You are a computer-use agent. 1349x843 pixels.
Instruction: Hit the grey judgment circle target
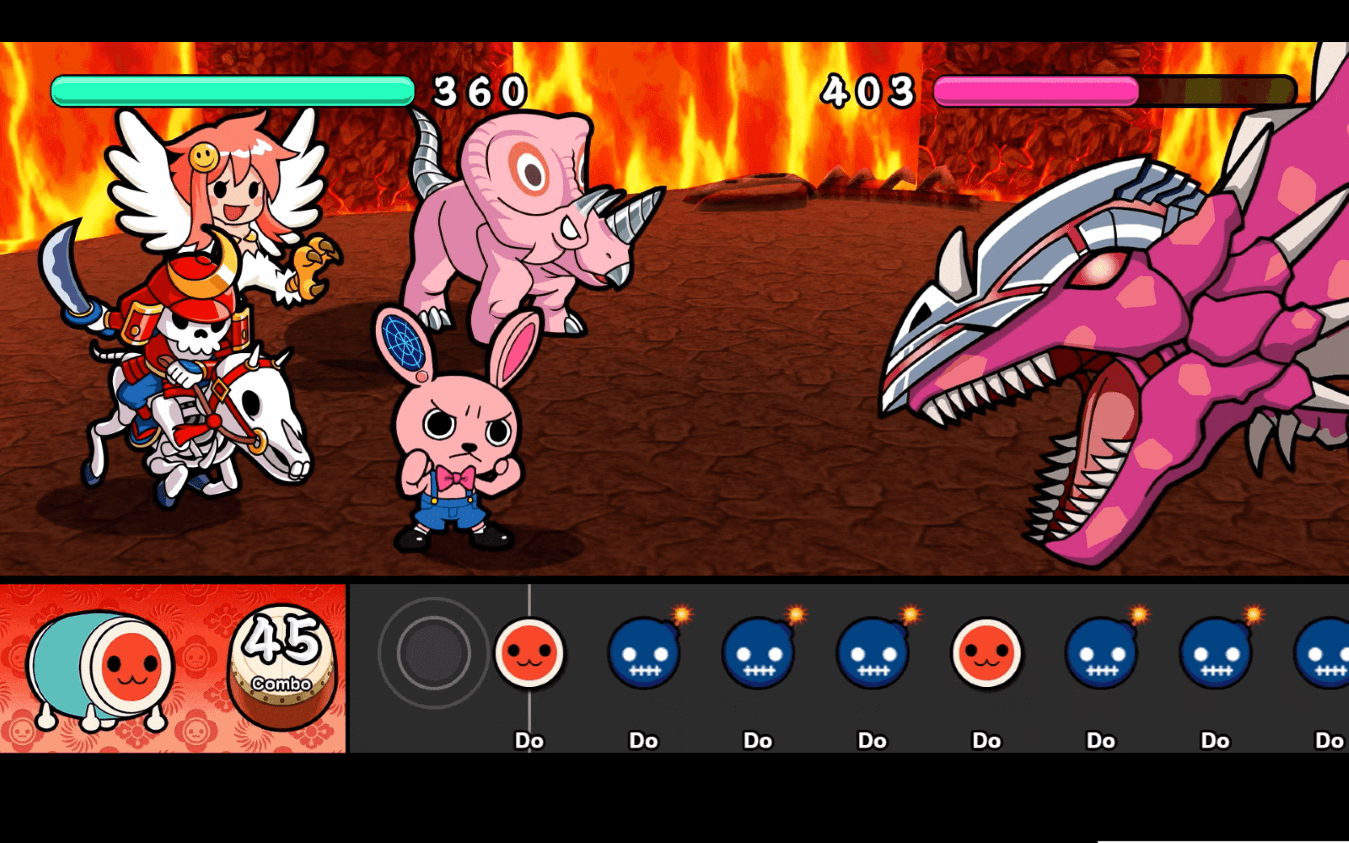(x=433, y=653)
